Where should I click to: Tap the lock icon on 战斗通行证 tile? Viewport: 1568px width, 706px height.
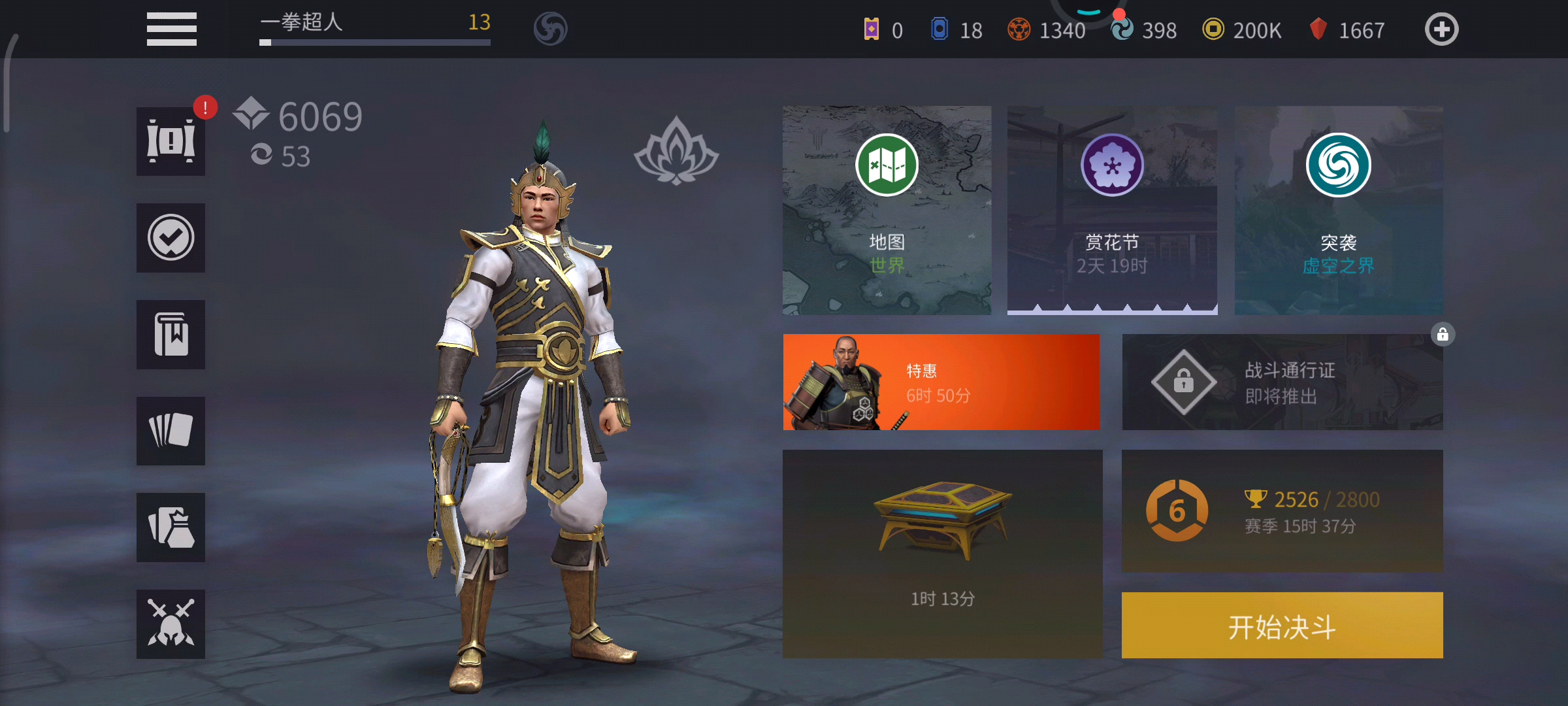[x=1443, y=334]
